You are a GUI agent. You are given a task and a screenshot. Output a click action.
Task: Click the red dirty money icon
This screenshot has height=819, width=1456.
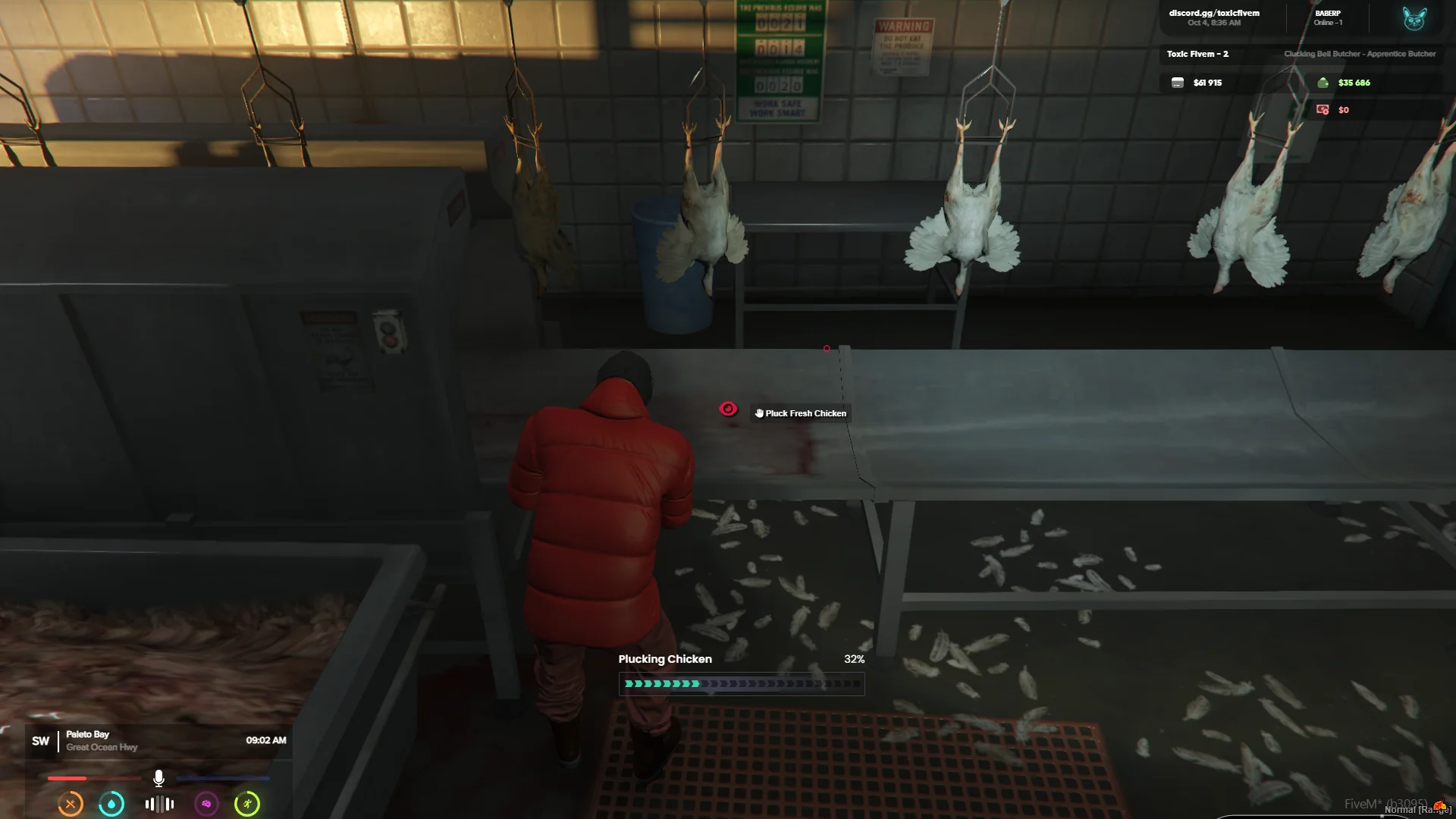pyautogui.click(x=1323, y=110)
